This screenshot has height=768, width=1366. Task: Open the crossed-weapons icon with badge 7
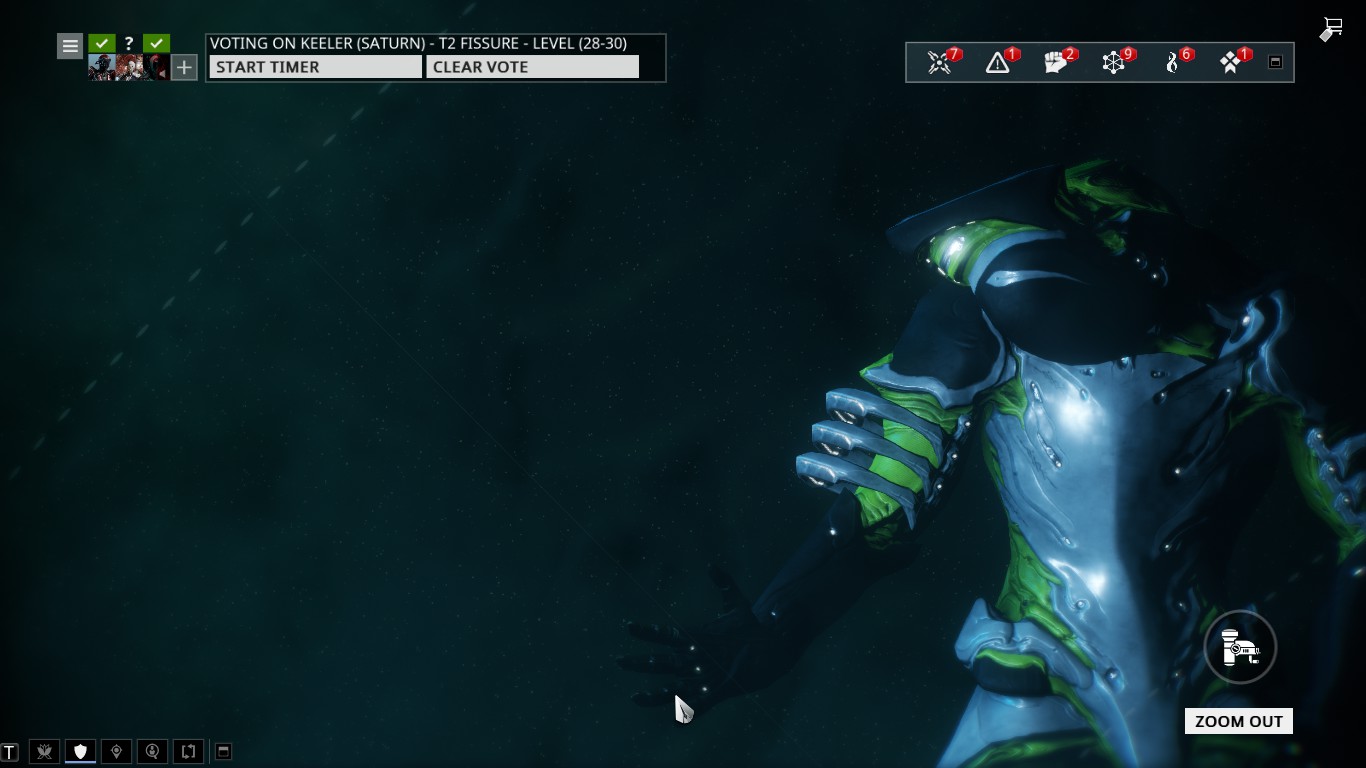click(x=939, y=63)
